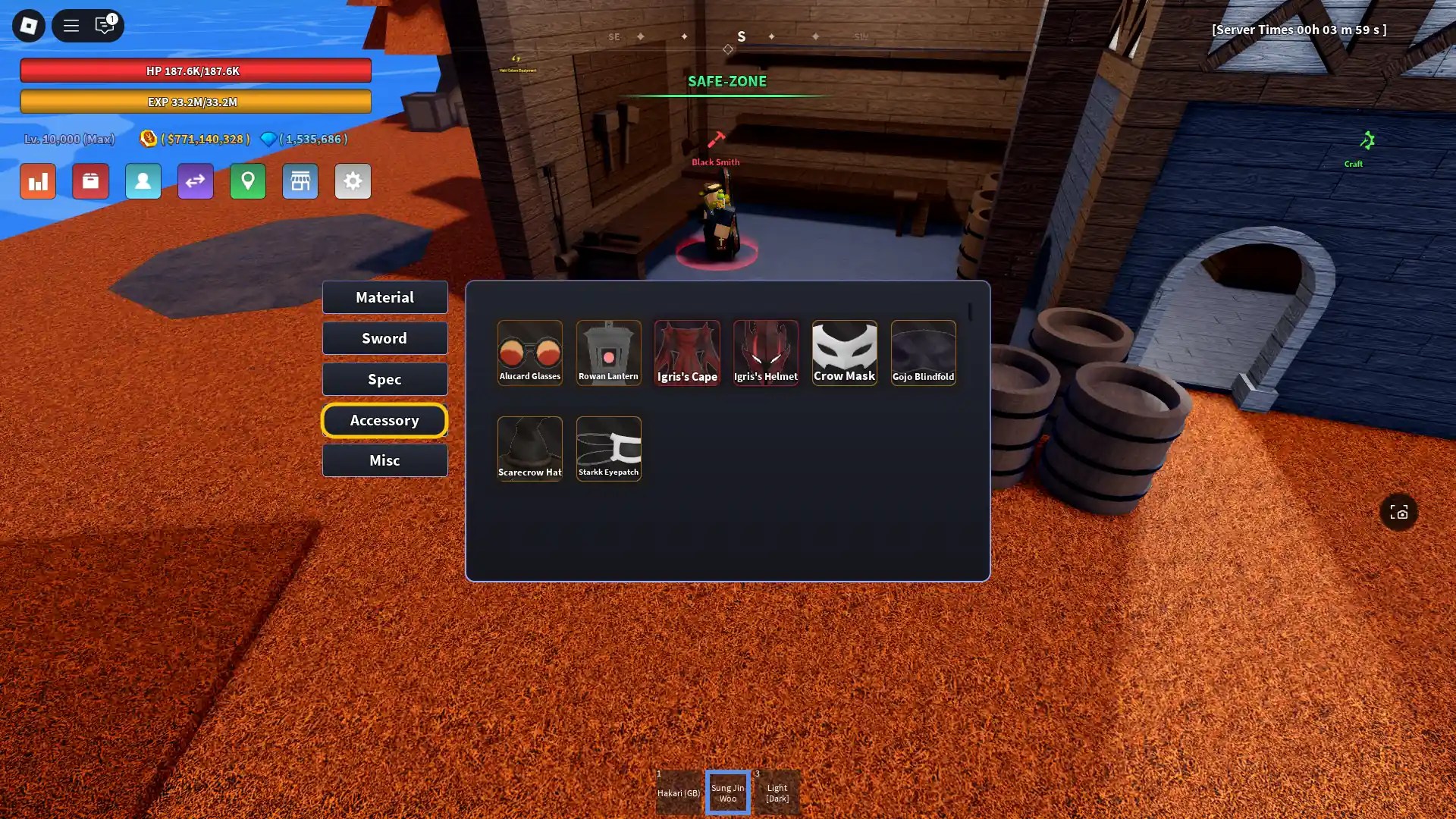Switch to the Sword category

[384, 338]
